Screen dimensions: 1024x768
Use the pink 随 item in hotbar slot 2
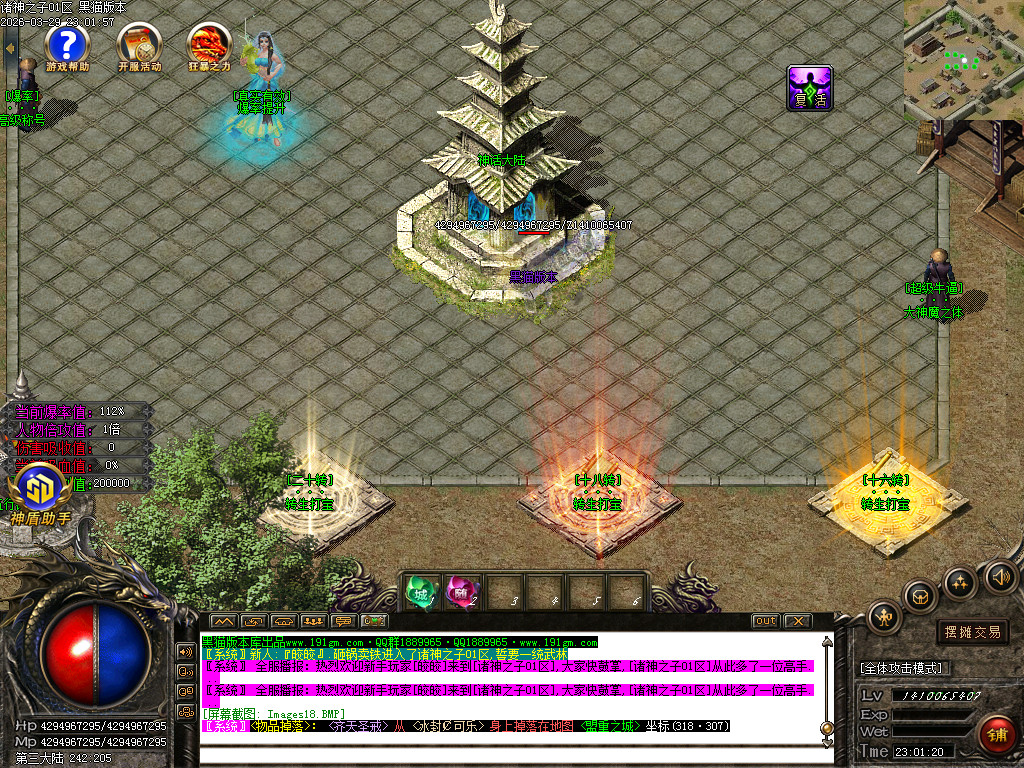tap(461, 593)
